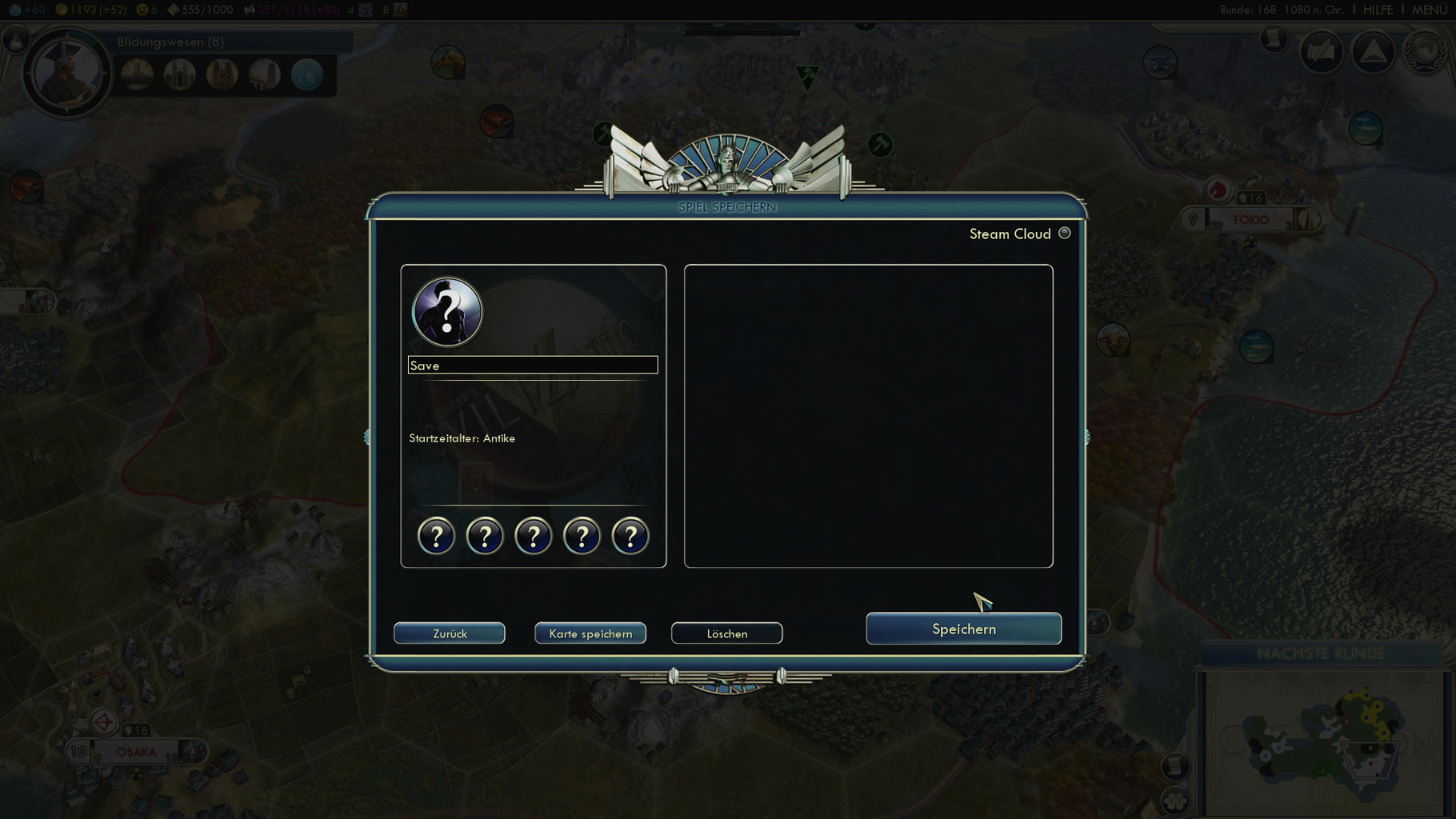Click the Speichern button to save
This screenshot has width=1456, height=819.
click(963, 629)
